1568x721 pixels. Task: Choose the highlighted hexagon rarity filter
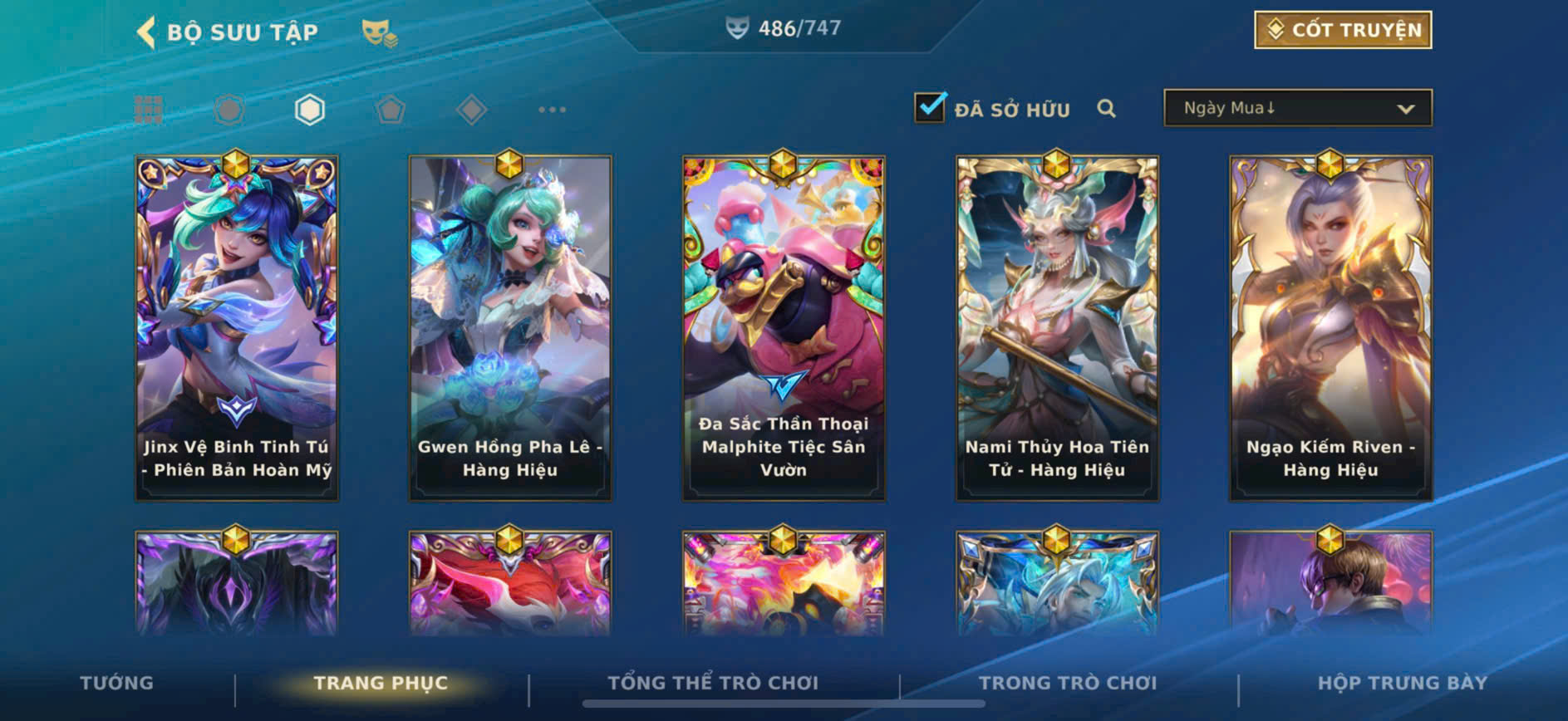(x=309, y=110)
